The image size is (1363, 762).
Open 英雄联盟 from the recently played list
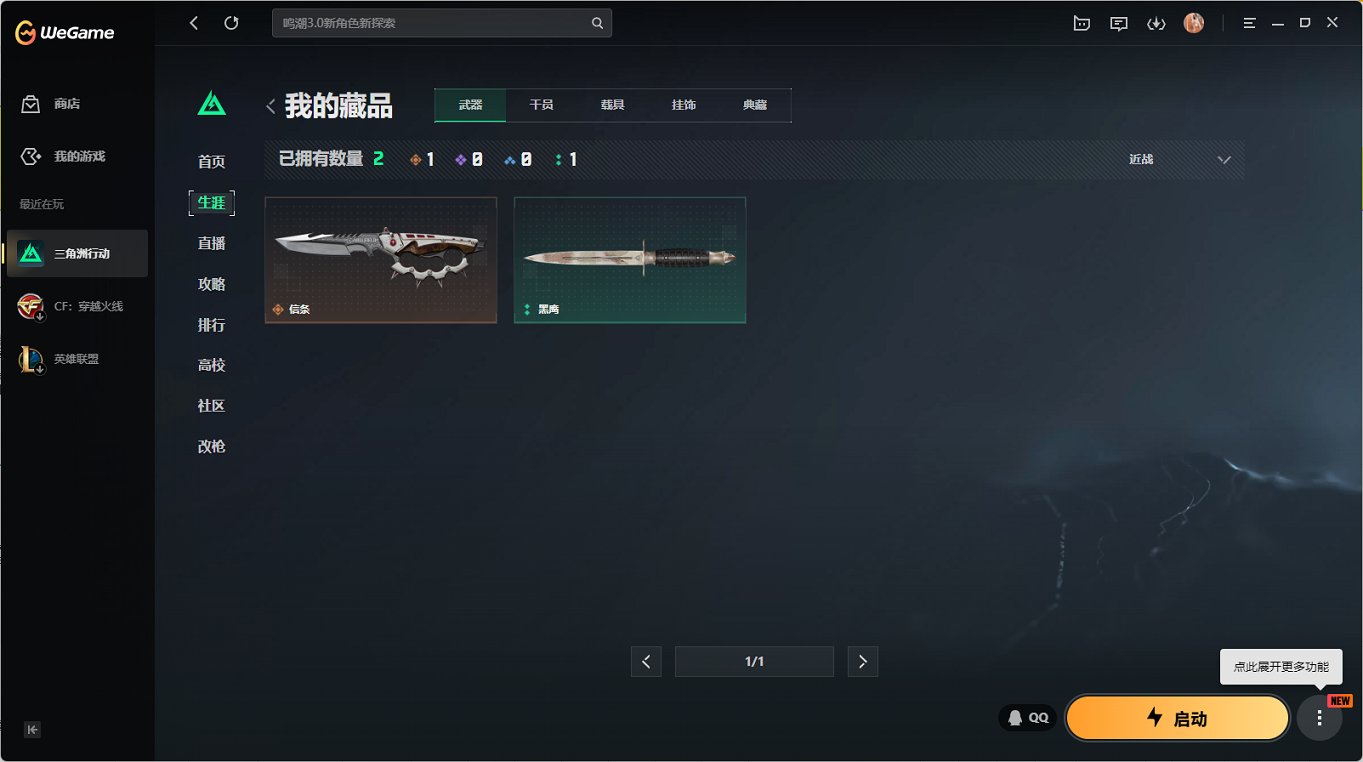click(x=76, y=359)
